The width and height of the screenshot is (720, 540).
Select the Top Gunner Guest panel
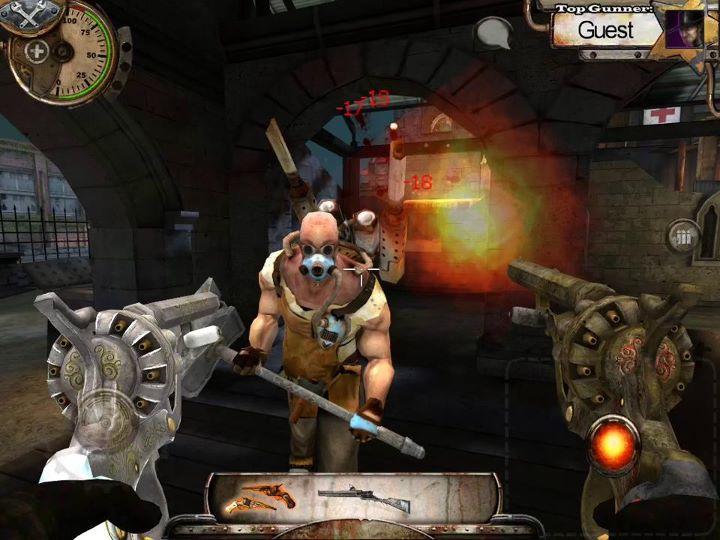[x=605, y=28]
